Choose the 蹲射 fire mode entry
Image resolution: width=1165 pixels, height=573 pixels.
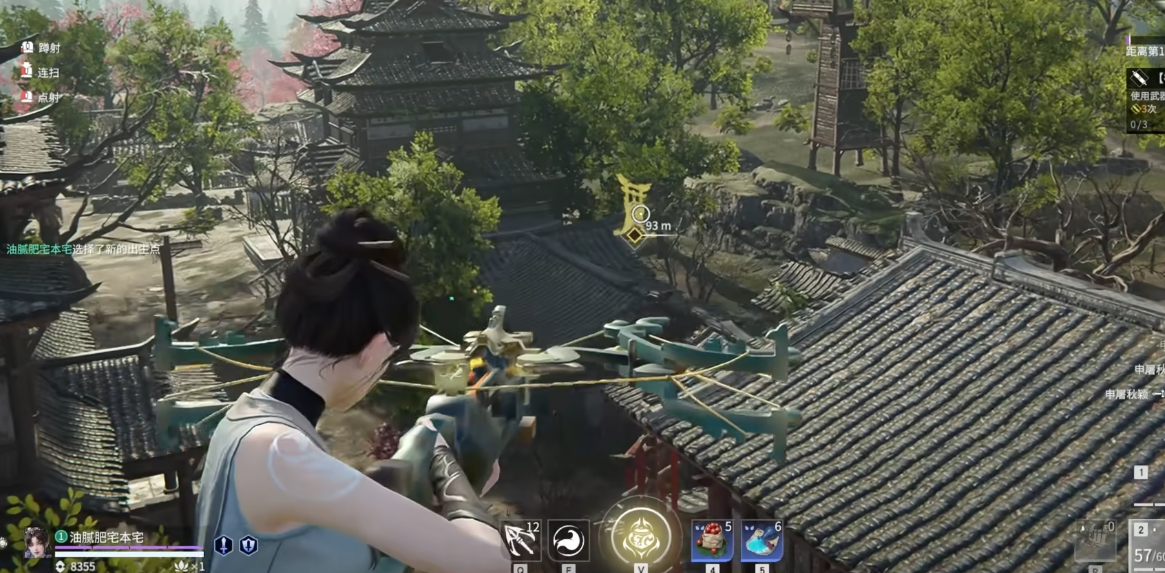click(48, 47)
